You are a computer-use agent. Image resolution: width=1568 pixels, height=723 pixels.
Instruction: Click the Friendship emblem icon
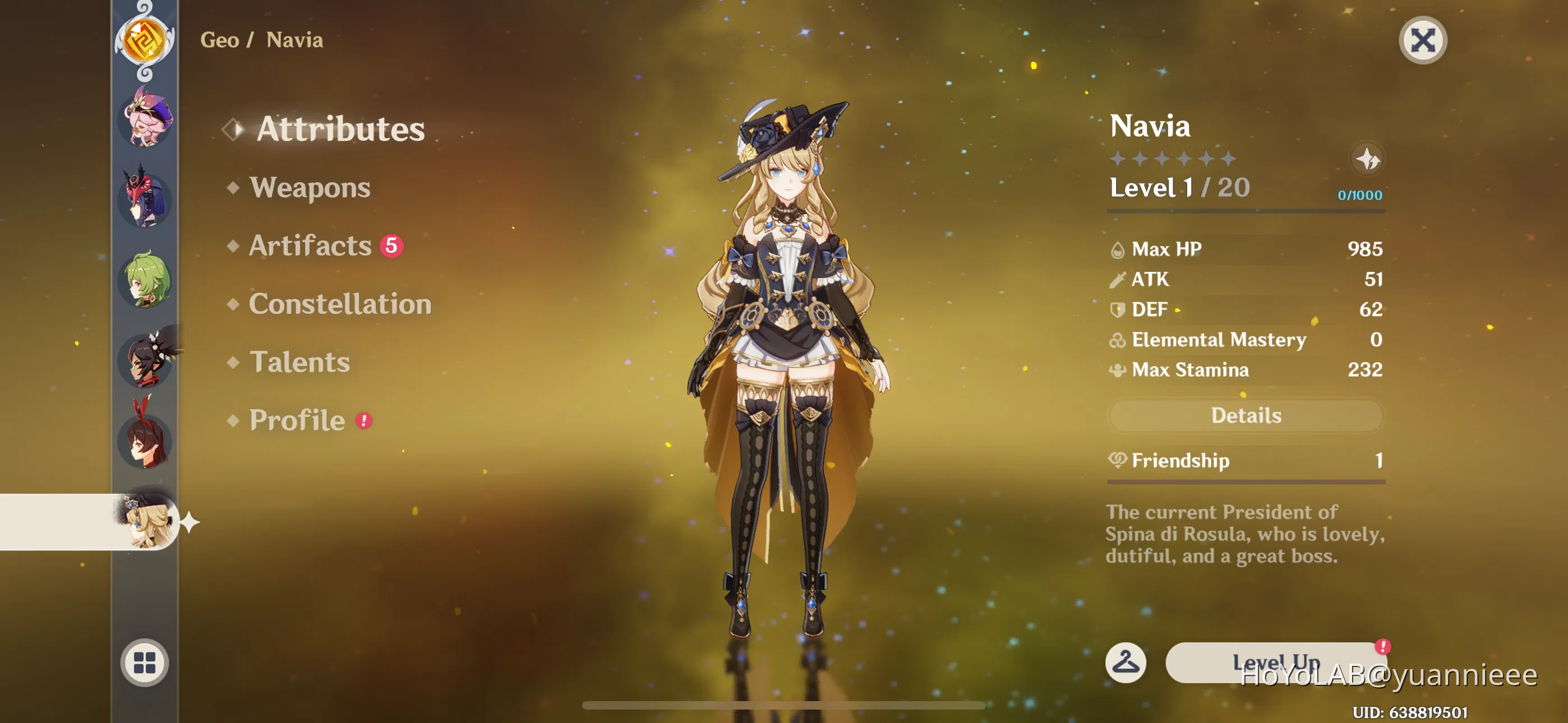point(1119,461)
